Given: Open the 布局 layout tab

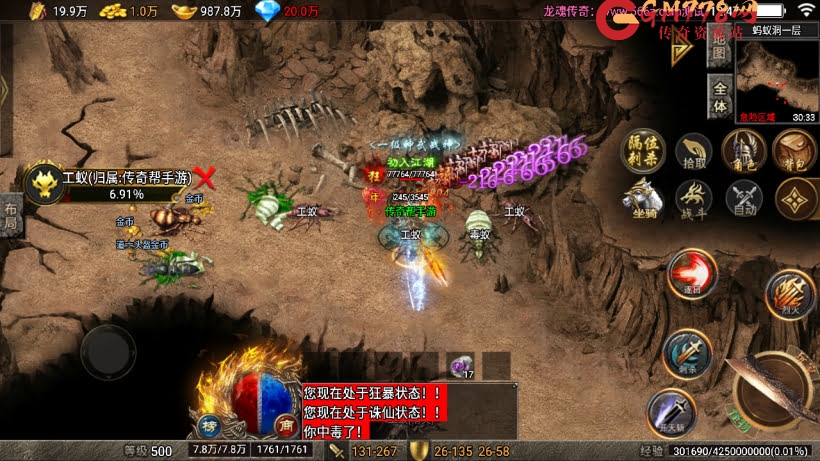Looking at the screenshot, I should point(10,214).
